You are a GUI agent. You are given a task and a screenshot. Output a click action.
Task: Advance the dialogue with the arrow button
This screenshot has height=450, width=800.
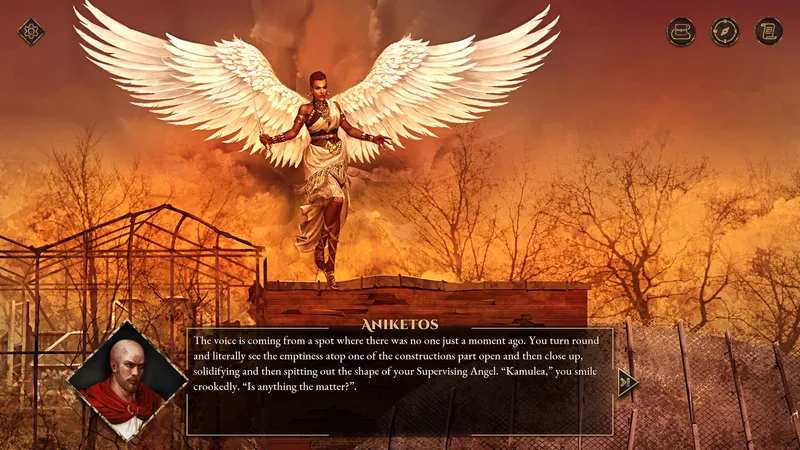tap(627, 382)
